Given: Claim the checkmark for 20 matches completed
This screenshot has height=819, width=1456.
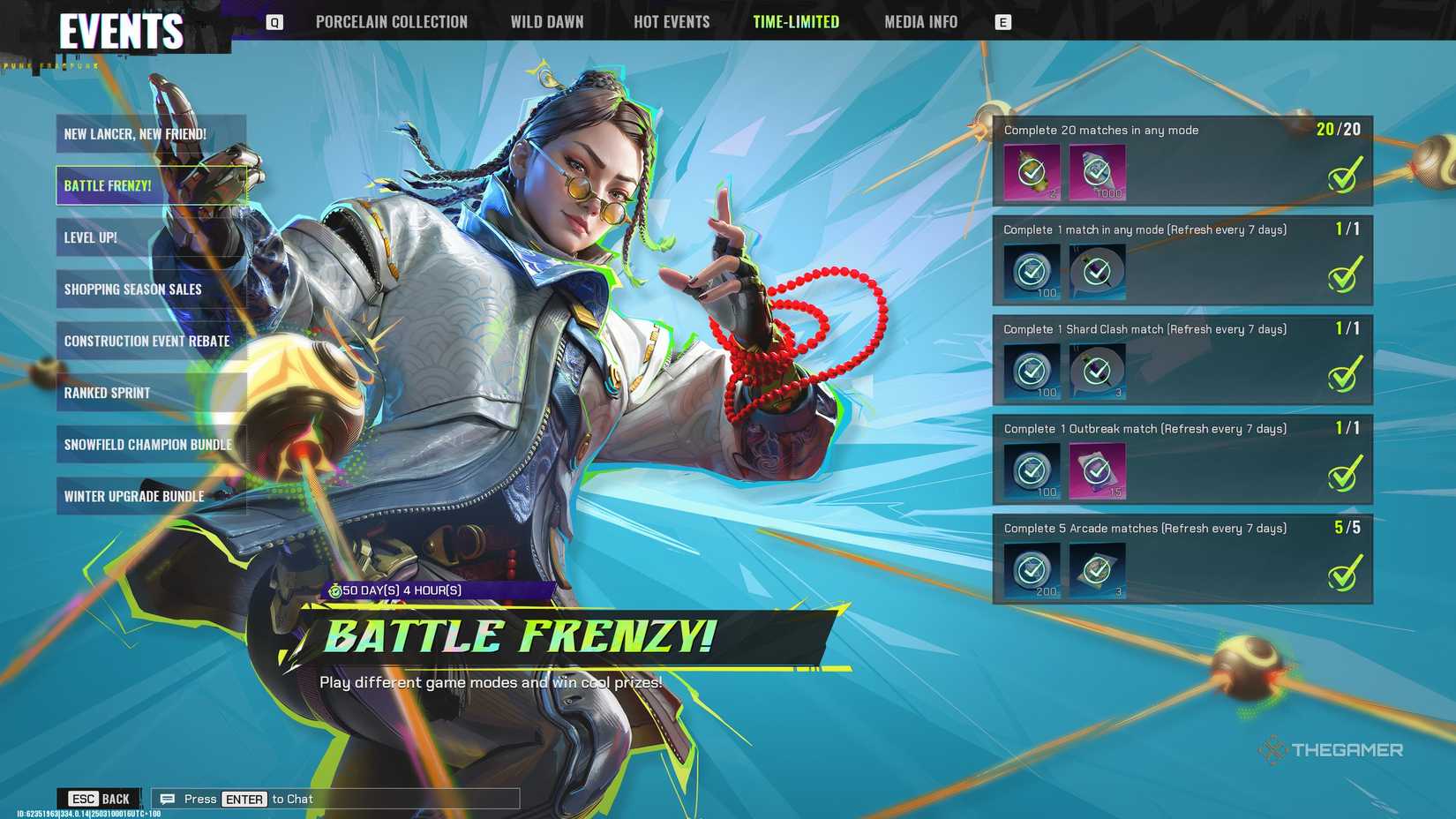Looking at the screenshot, I should pyautogui.click(x=1344, y=175).
